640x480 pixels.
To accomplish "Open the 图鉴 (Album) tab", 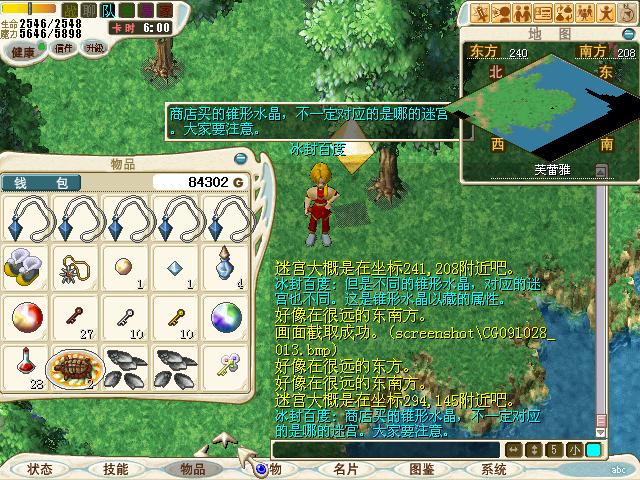I will [421, 468].
